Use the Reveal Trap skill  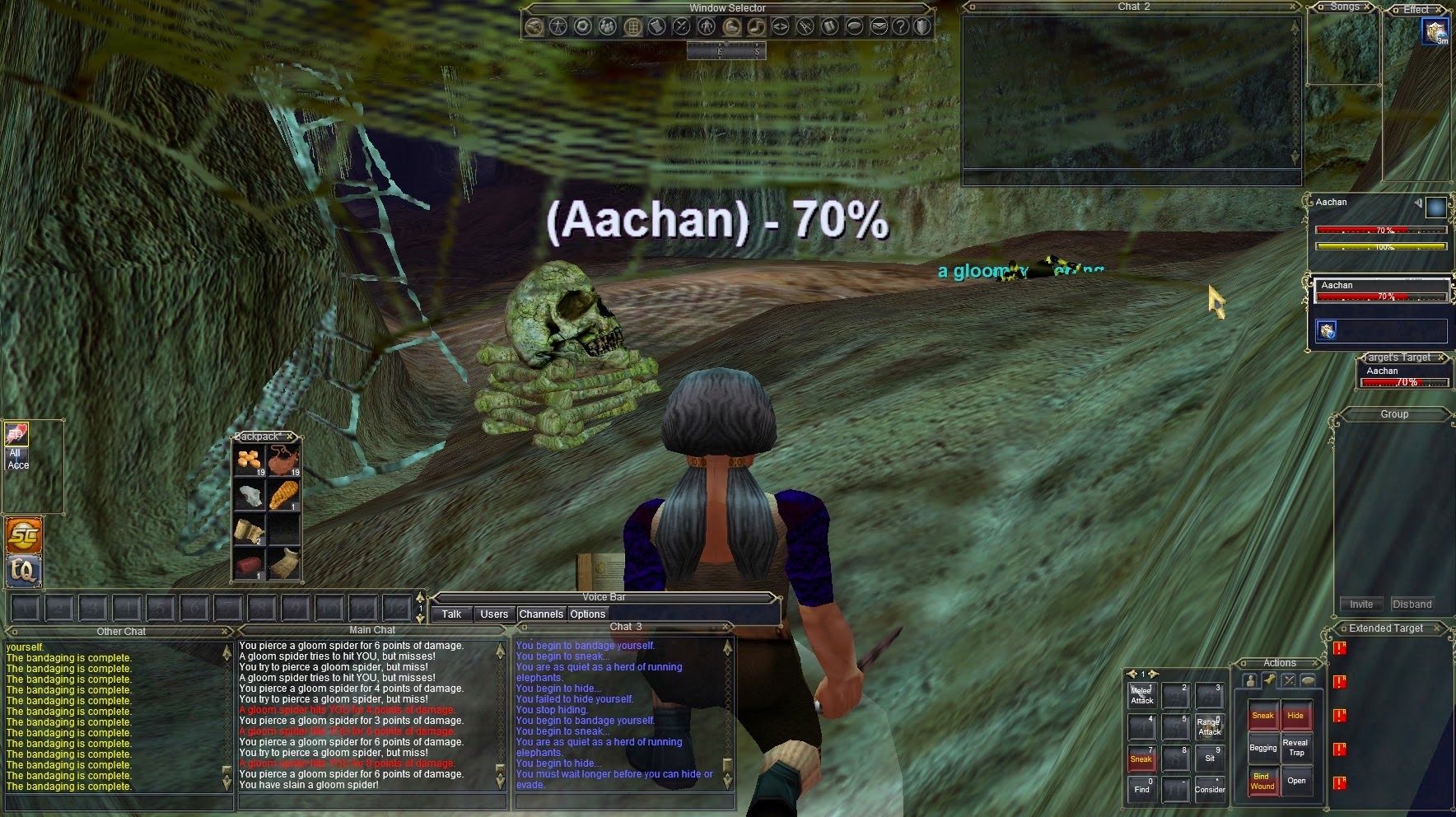1295,748
